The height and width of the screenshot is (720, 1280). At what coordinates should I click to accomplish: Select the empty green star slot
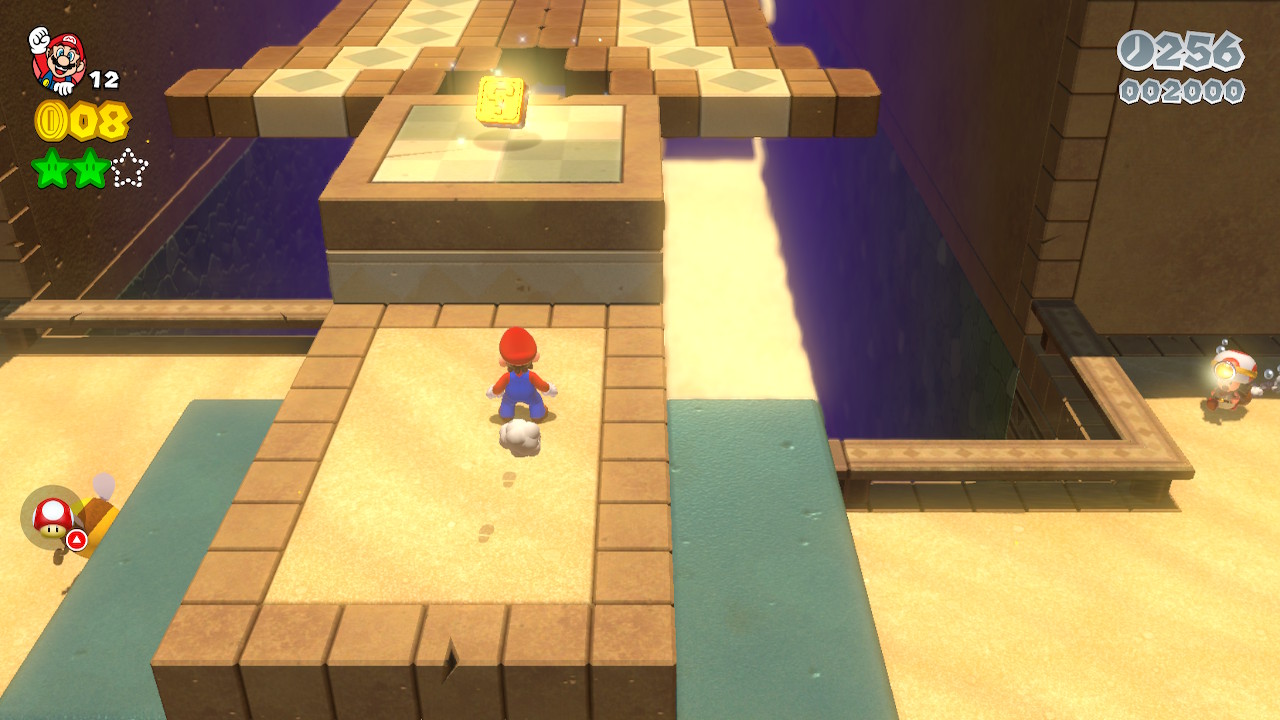[x=129, y=169]
